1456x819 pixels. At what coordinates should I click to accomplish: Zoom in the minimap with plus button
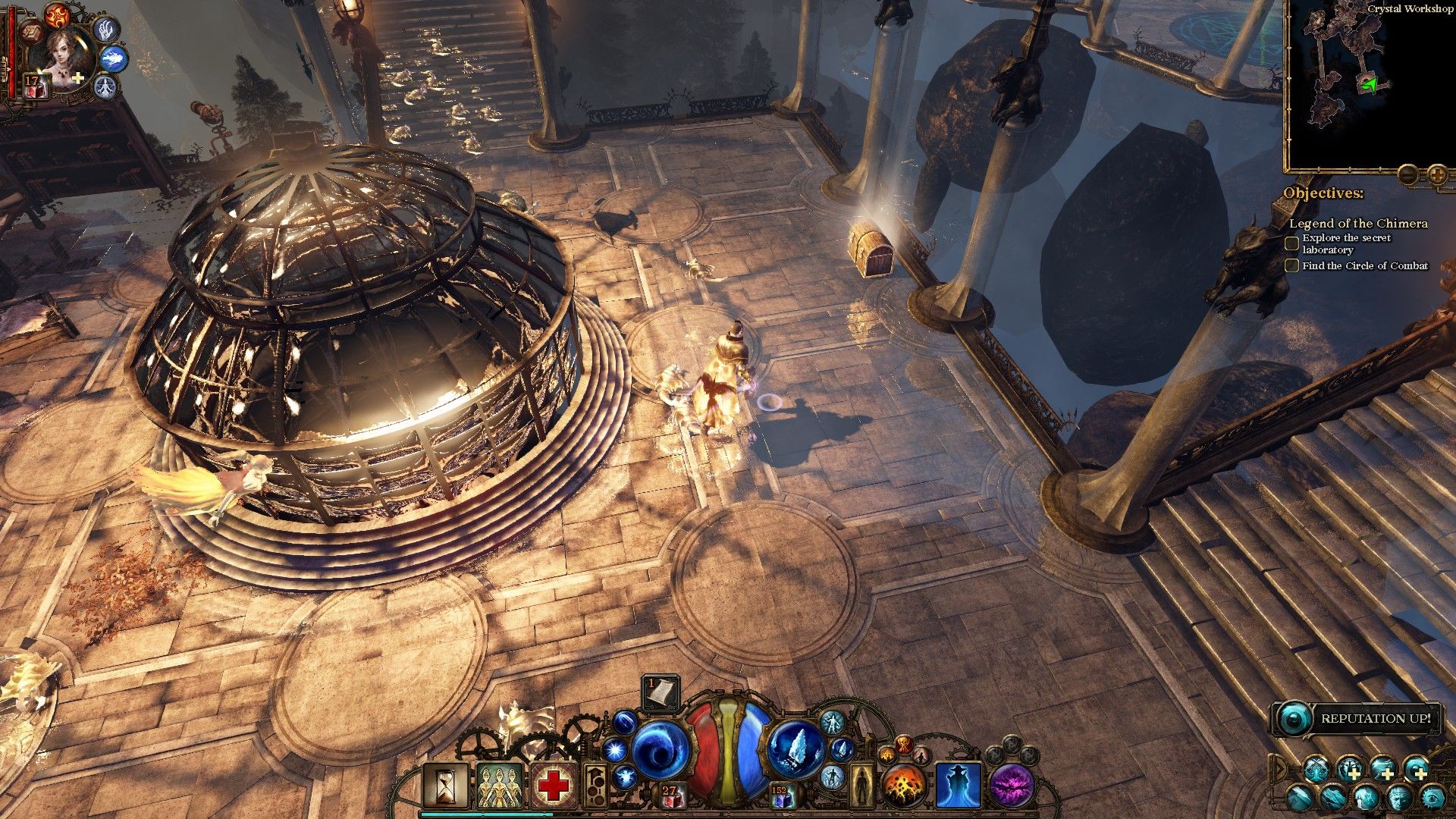[x=1437, y=175]
